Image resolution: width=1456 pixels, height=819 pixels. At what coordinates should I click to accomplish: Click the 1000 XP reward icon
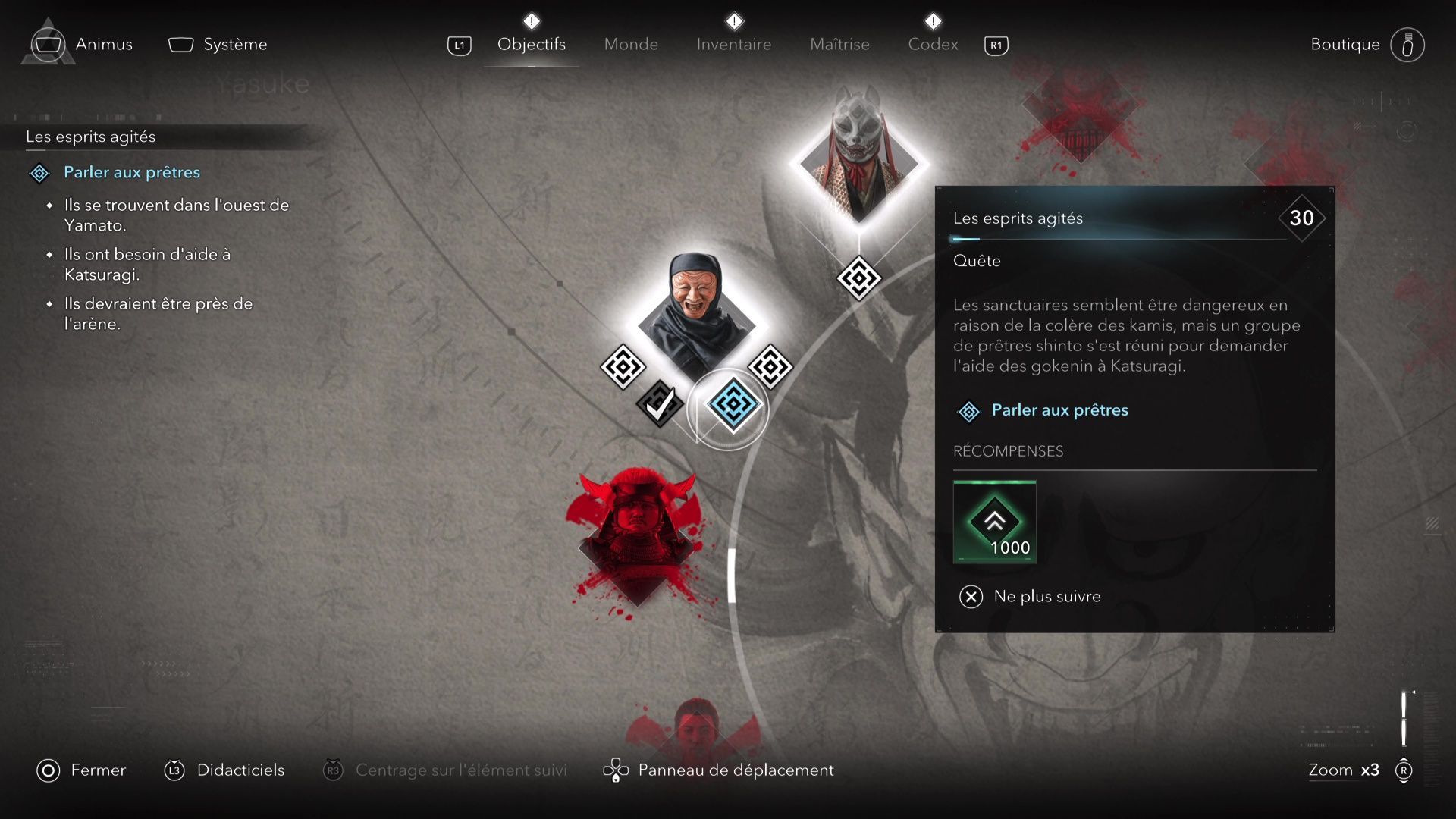[x=994, y=522]
